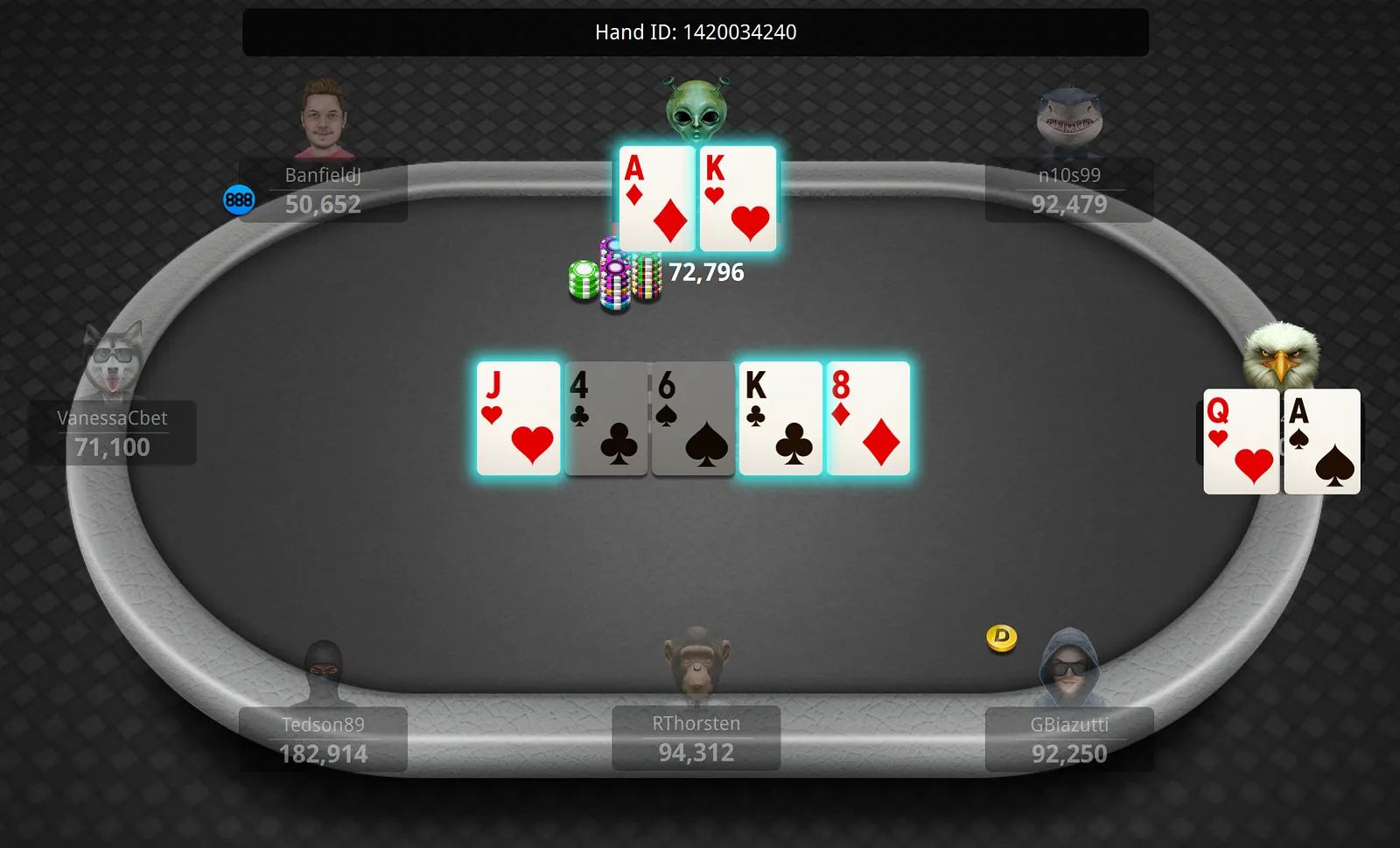Open GBiazutti's player name plate
Image resolution: width=1400 pixels, height=848 pixels.
coord(1068,739)
